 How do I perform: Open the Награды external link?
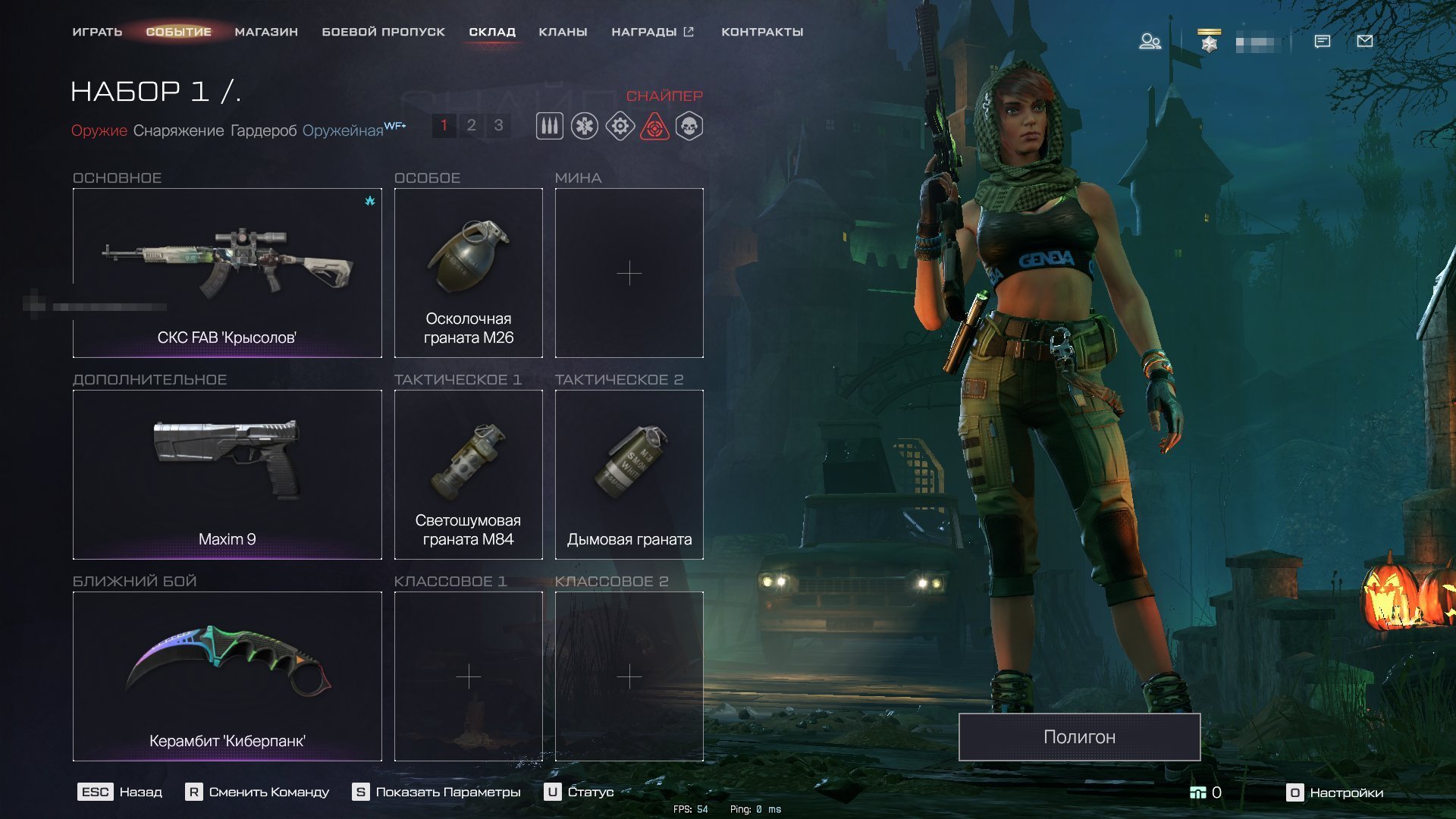(x=652, y=32)
